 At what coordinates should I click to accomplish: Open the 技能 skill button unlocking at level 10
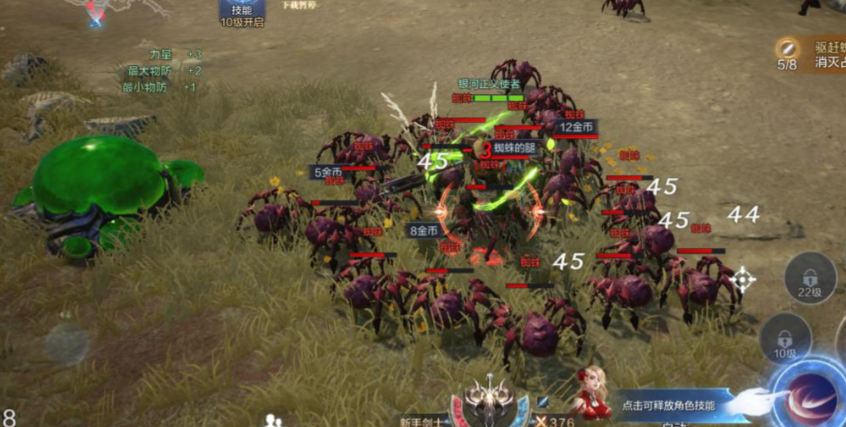pyautogui.click(x=241, y=14)
